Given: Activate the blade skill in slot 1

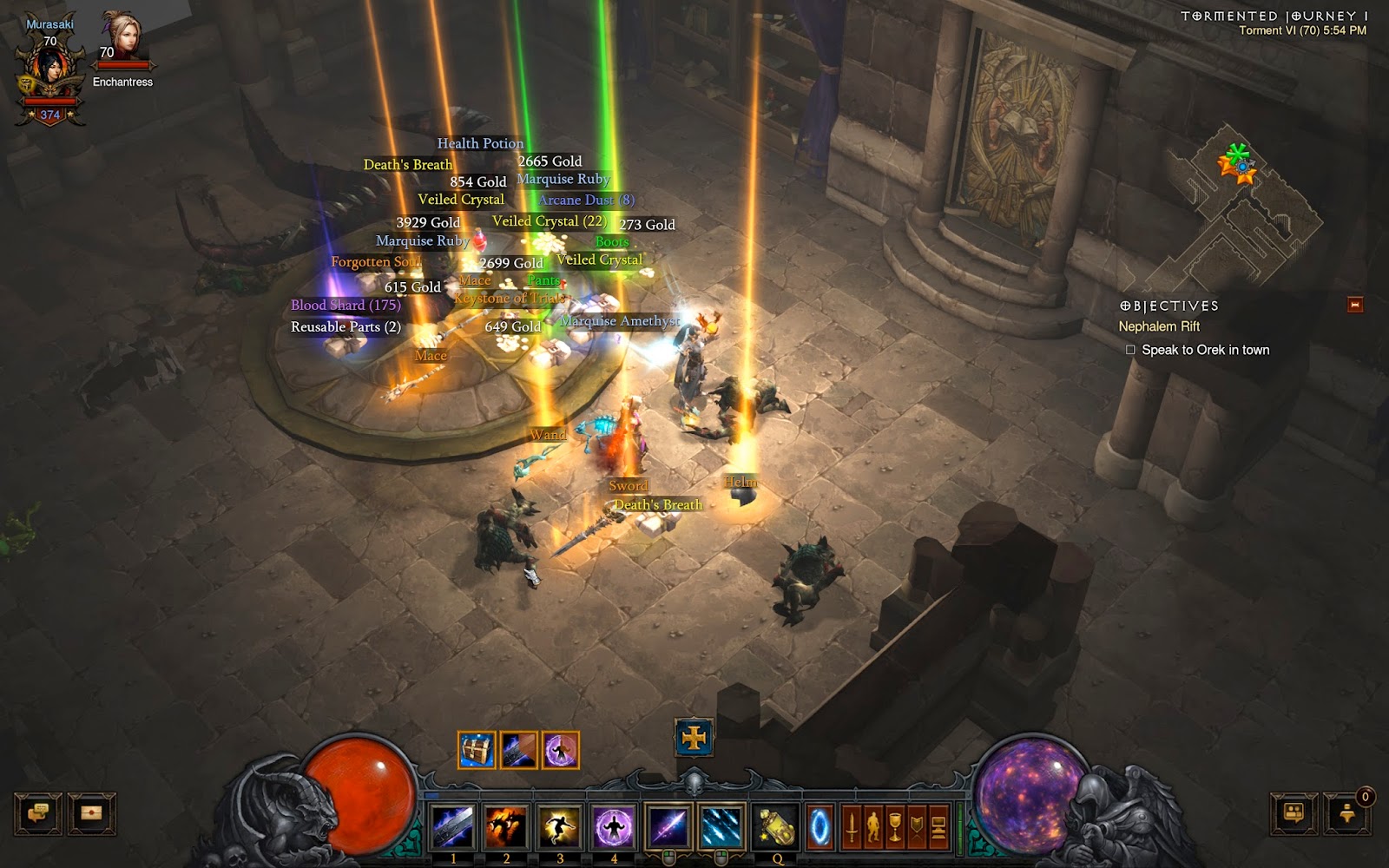Looking at the screenshot, I should [452, 825].
